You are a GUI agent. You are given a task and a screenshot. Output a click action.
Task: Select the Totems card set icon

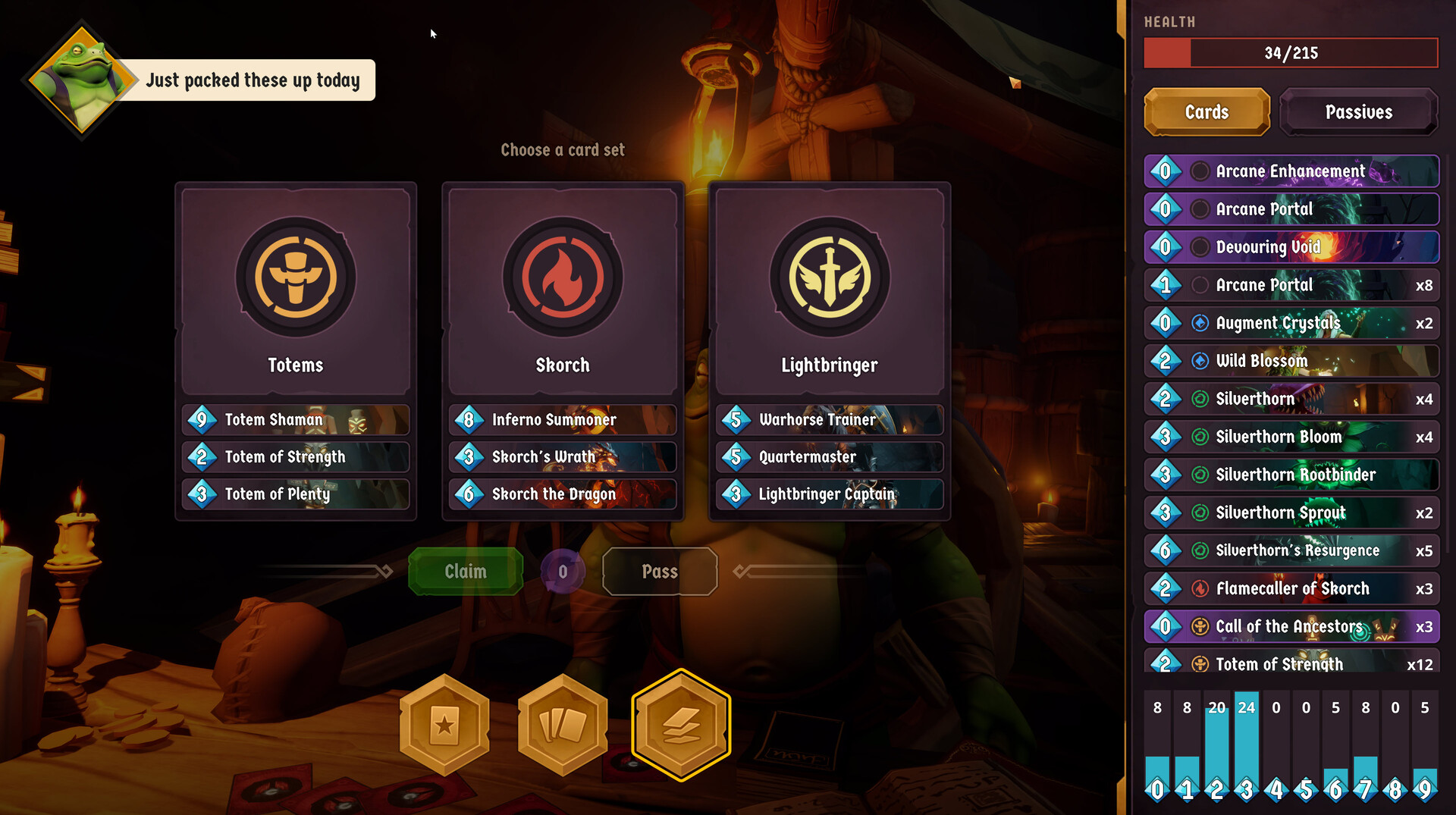(x=295, y=279)
